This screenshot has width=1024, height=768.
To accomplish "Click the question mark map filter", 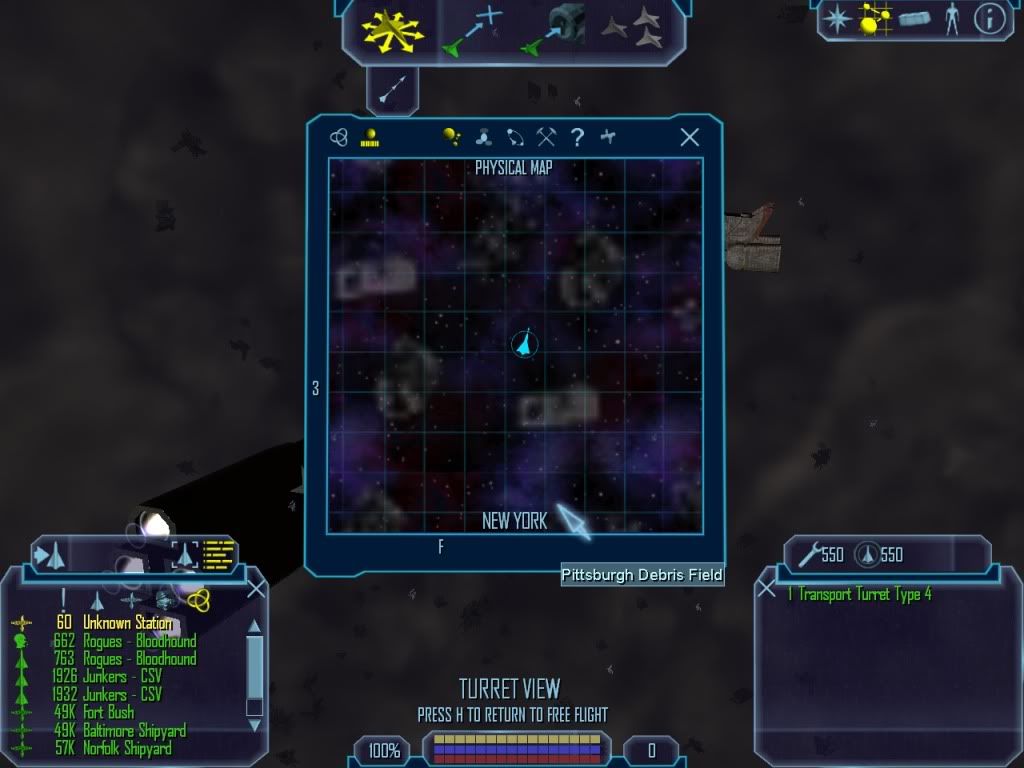I will 577,138.
